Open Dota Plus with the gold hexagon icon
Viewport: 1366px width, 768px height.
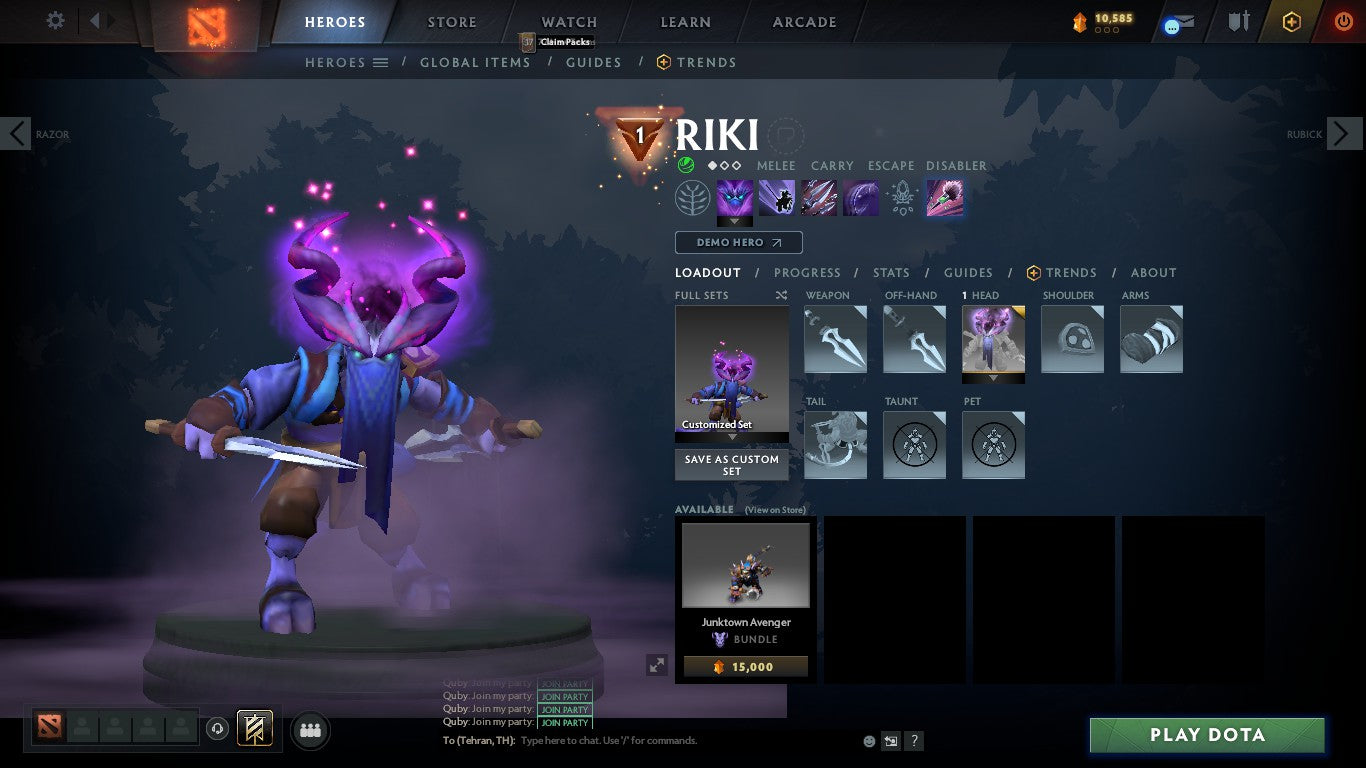(1290, 21)
